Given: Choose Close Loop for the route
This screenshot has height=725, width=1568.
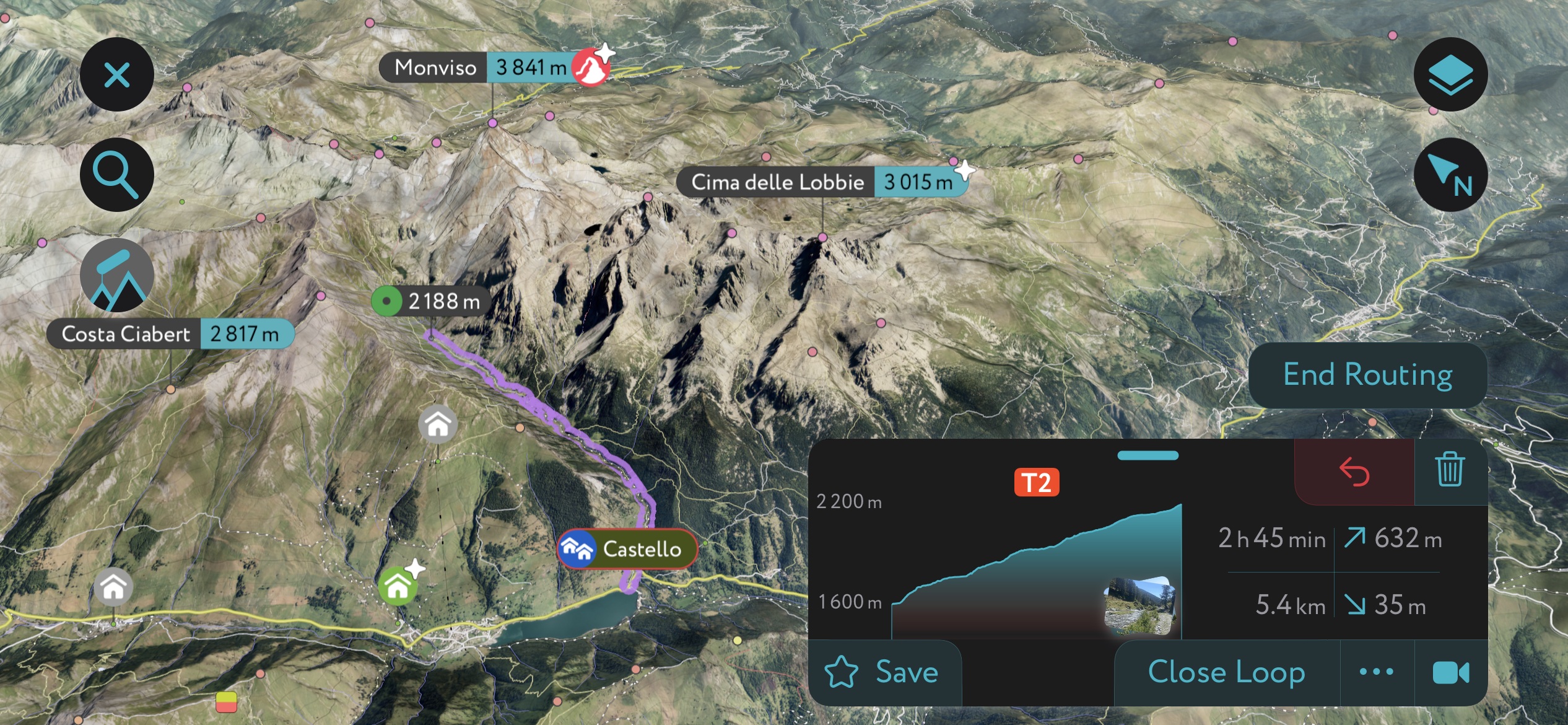Looking at the screenshot, I should 1226,672.
